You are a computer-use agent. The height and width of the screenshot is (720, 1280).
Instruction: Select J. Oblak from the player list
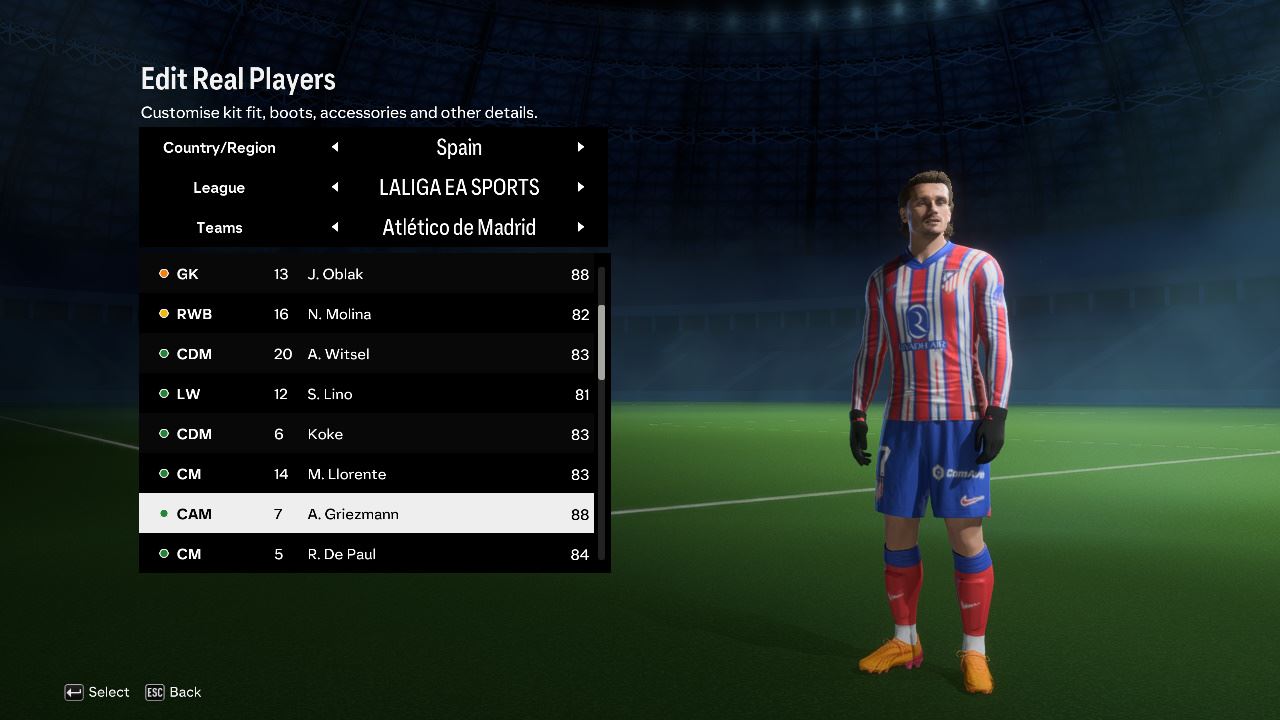tap(366, 274)
